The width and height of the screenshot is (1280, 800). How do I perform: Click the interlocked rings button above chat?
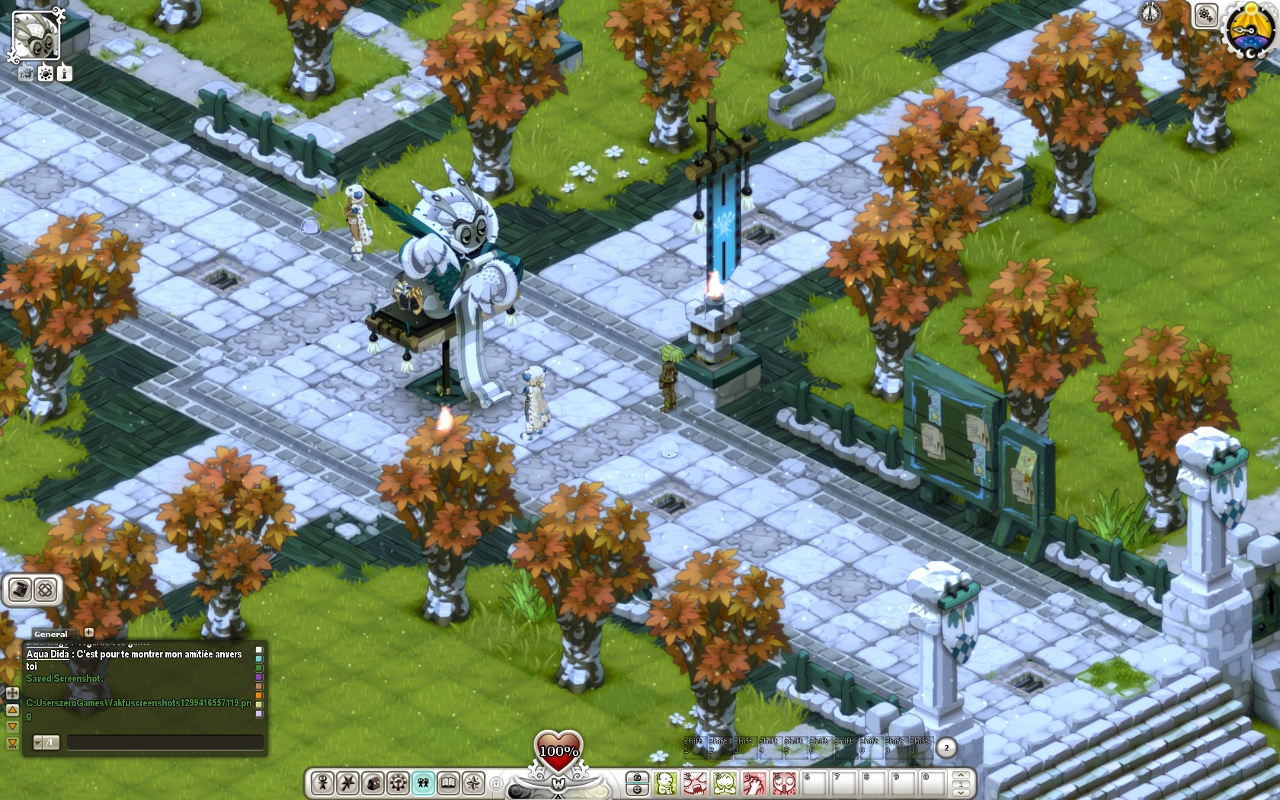tap(45, 590)
